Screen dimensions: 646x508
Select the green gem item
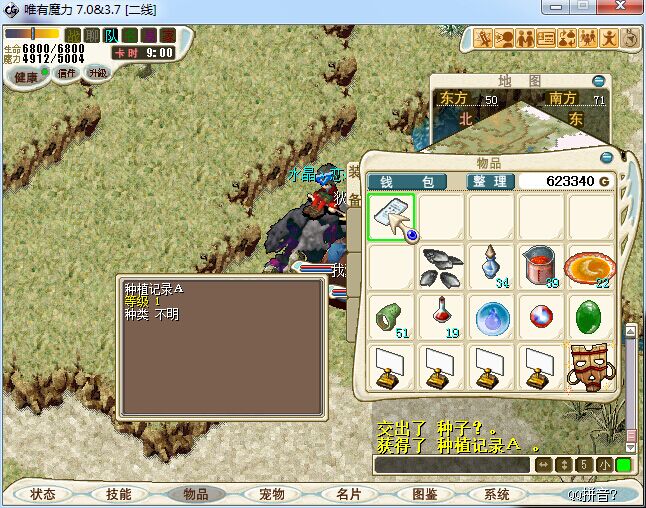[591, 317]
